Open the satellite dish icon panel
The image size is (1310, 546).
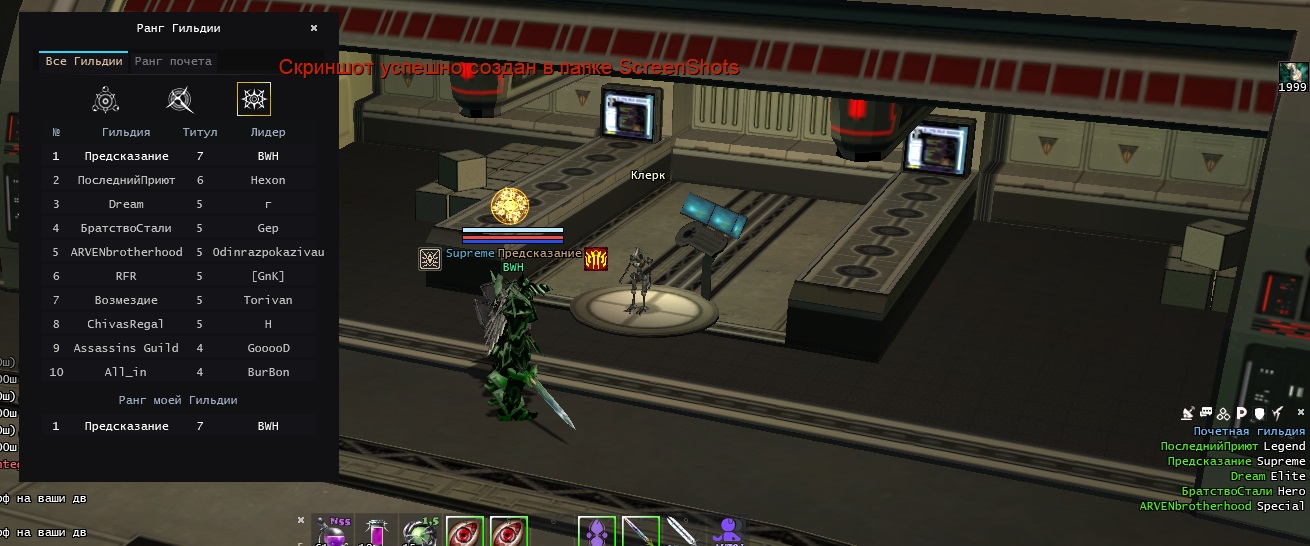click(x=1188, y=413)
